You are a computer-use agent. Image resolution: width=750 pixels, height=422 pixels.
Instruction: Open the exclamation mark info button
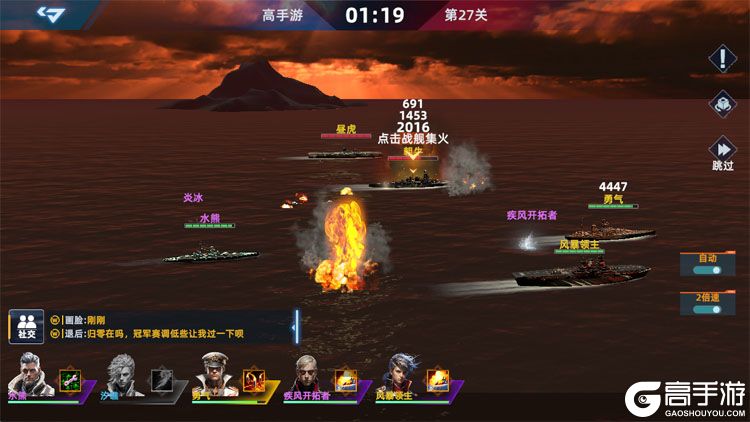coord(722,58)
